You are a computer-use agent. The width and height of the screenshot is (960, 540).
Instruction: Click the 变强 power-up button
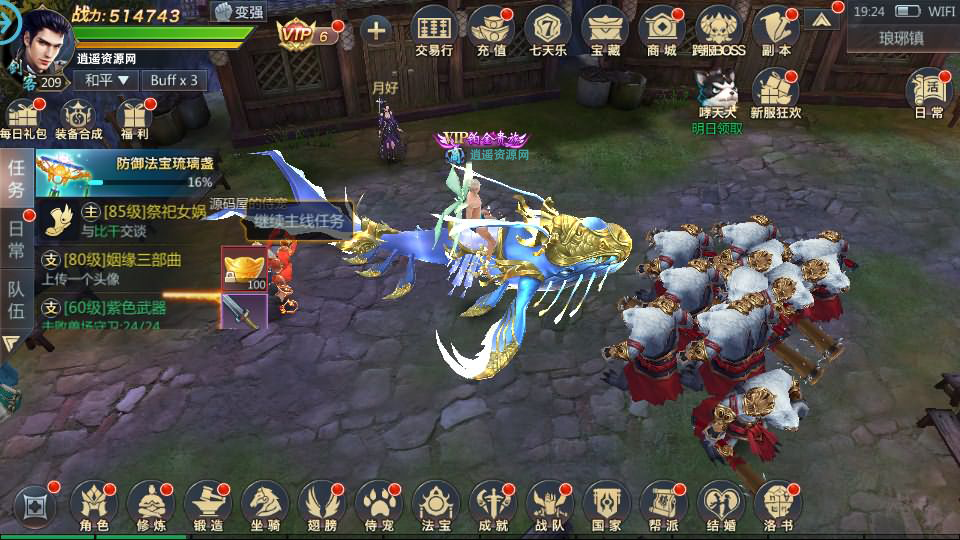pos(238,12)
